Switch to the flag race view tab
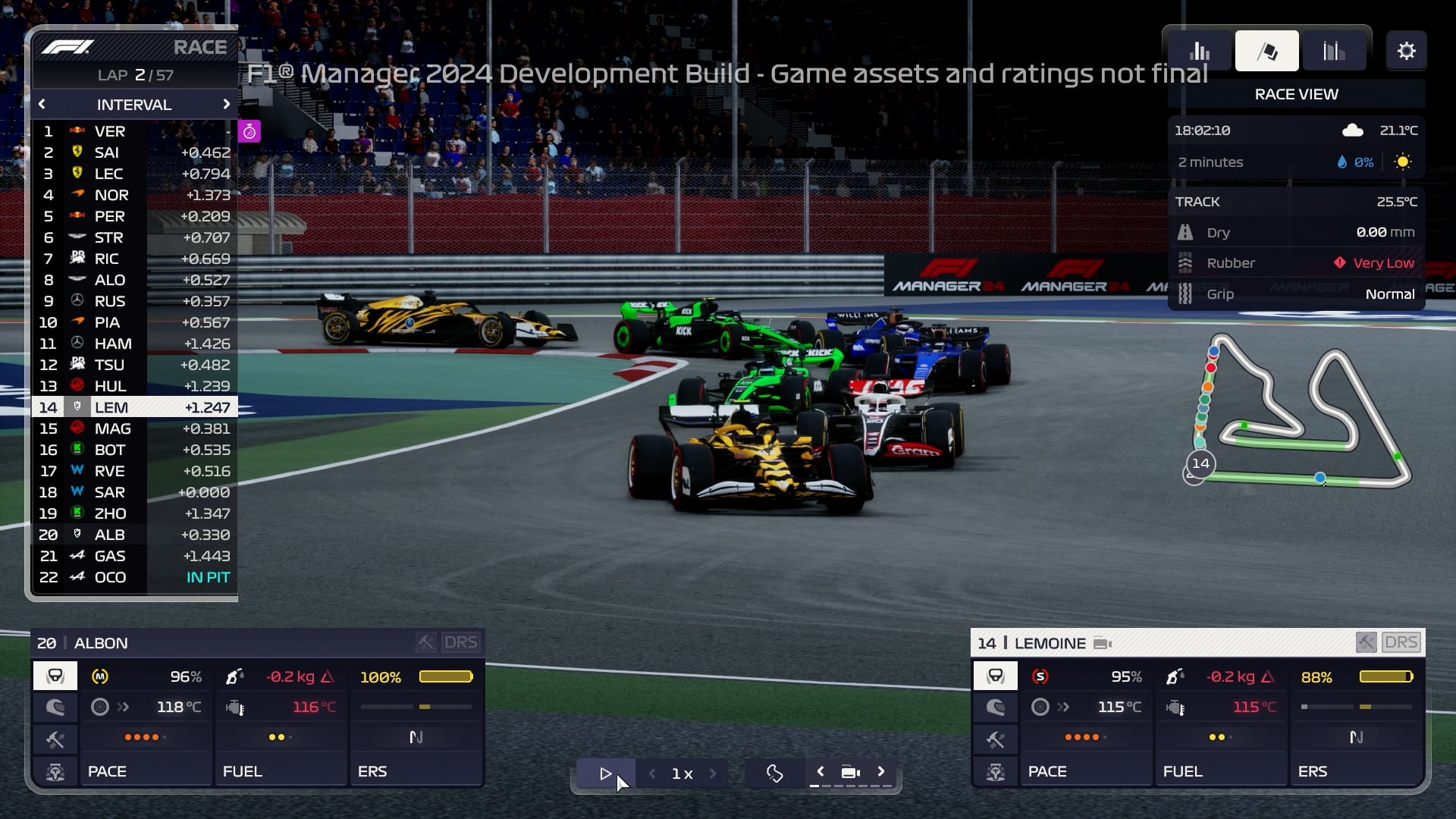 1266,52
